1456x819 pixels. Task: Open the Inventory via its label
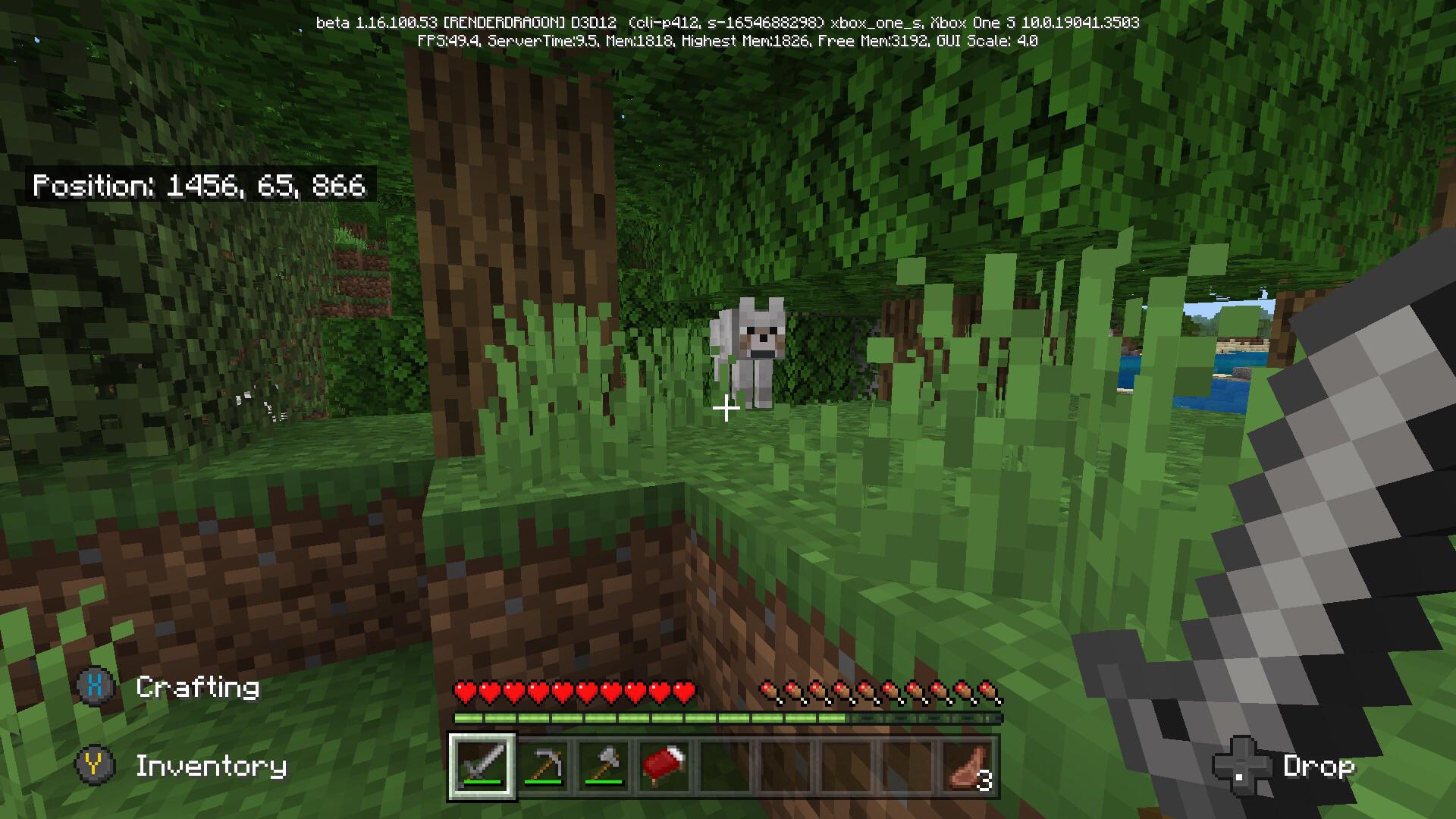tap(210, 767)
